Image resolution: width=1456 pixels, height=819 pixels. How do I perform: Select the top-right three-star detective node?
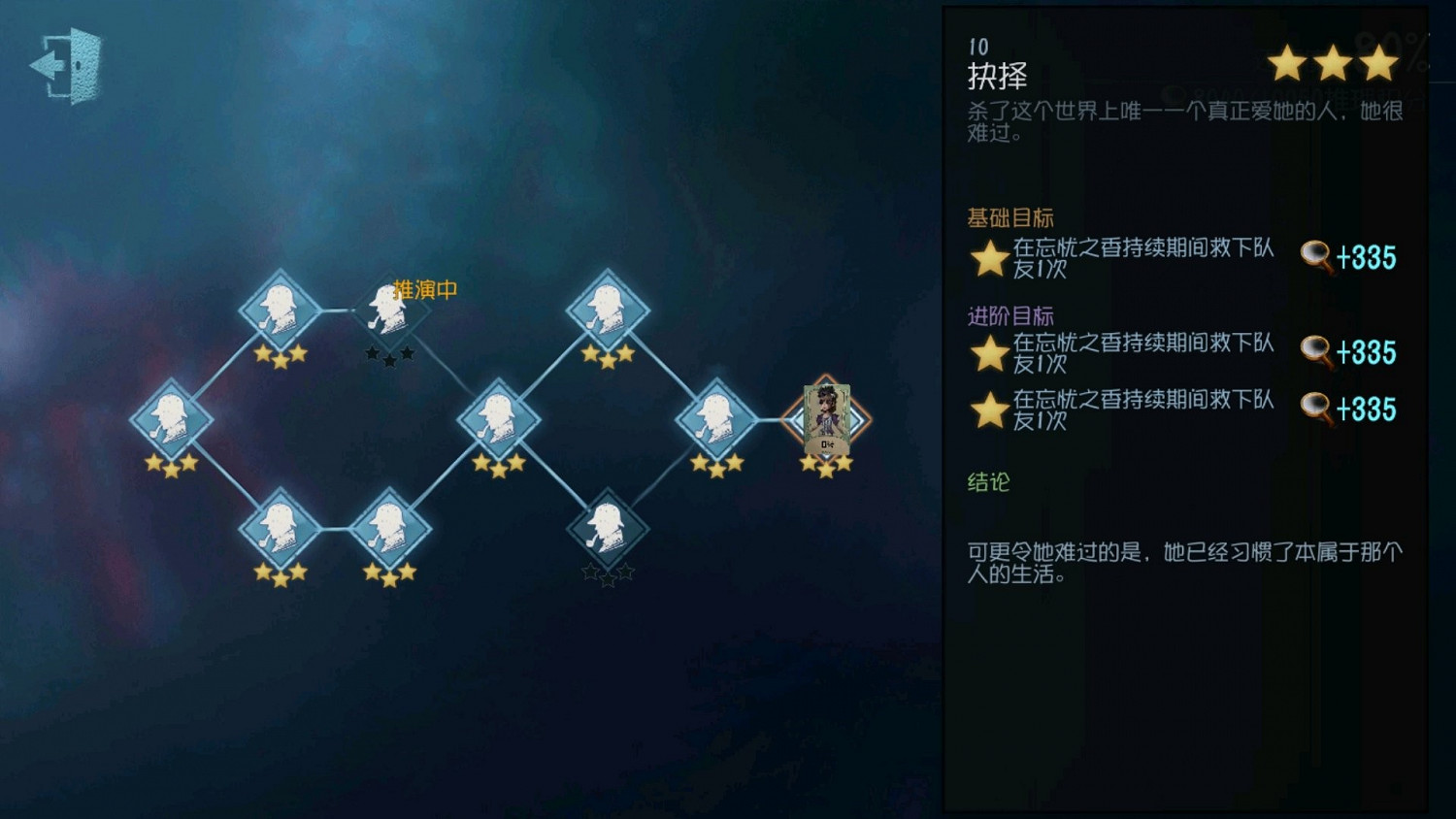[609, 309]
